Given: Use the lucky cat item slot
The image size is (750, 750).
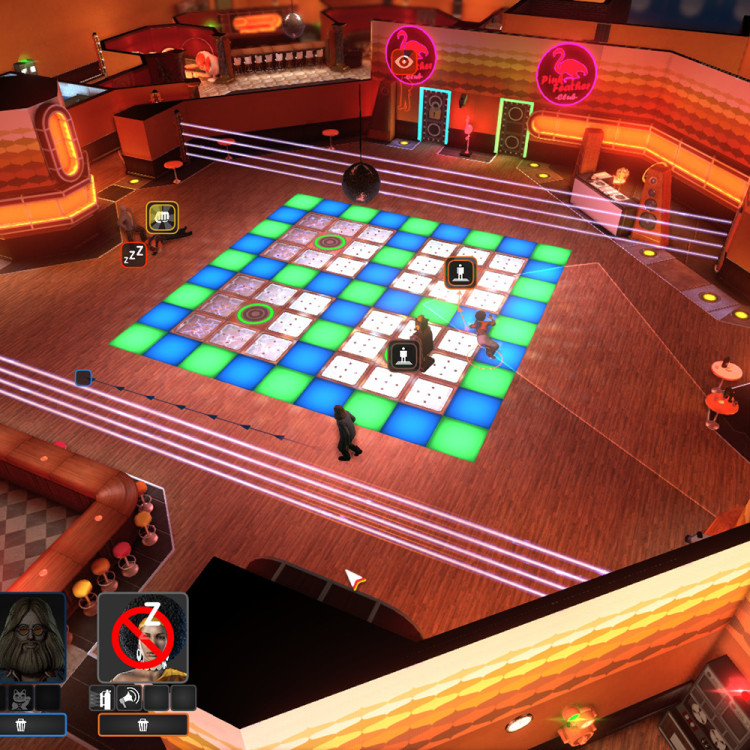Looking at the screenshot, I should coord(21,698).
